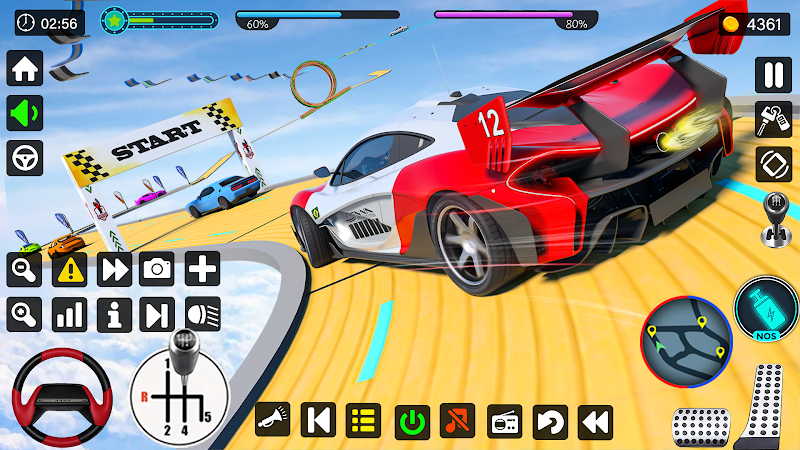Sound the car horn
The width and height of the screenshot is (800, 450).
point(272,421)
